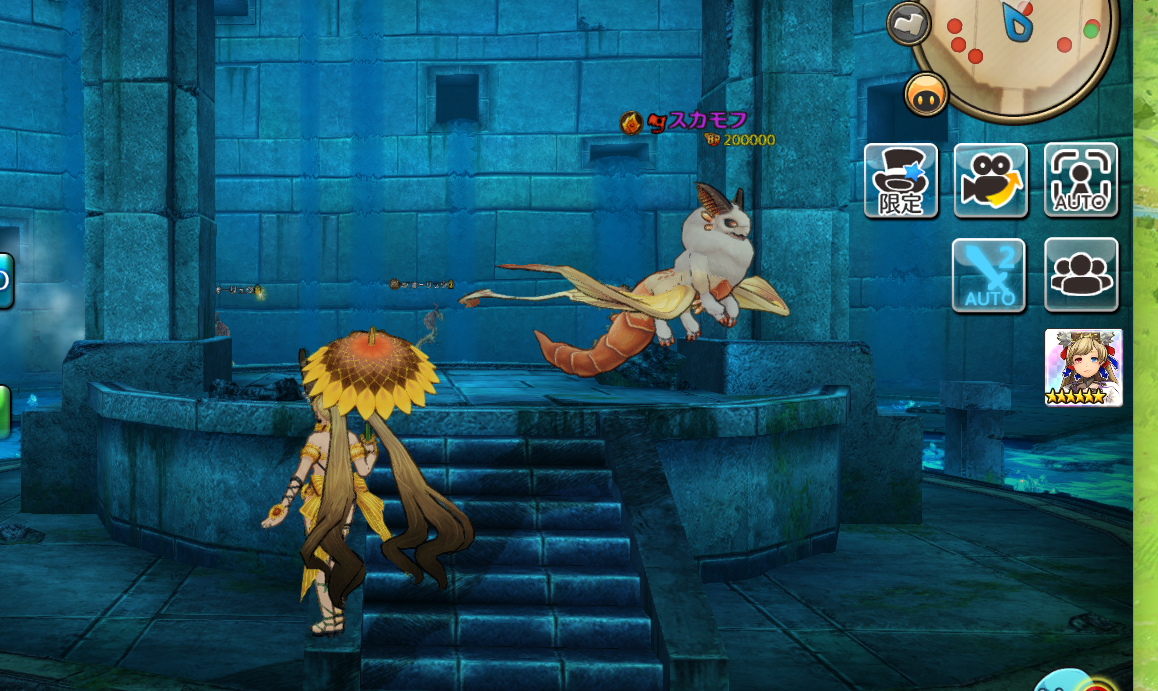
Task: Toggle the AUTO target person button
Action: [1081, 180]
